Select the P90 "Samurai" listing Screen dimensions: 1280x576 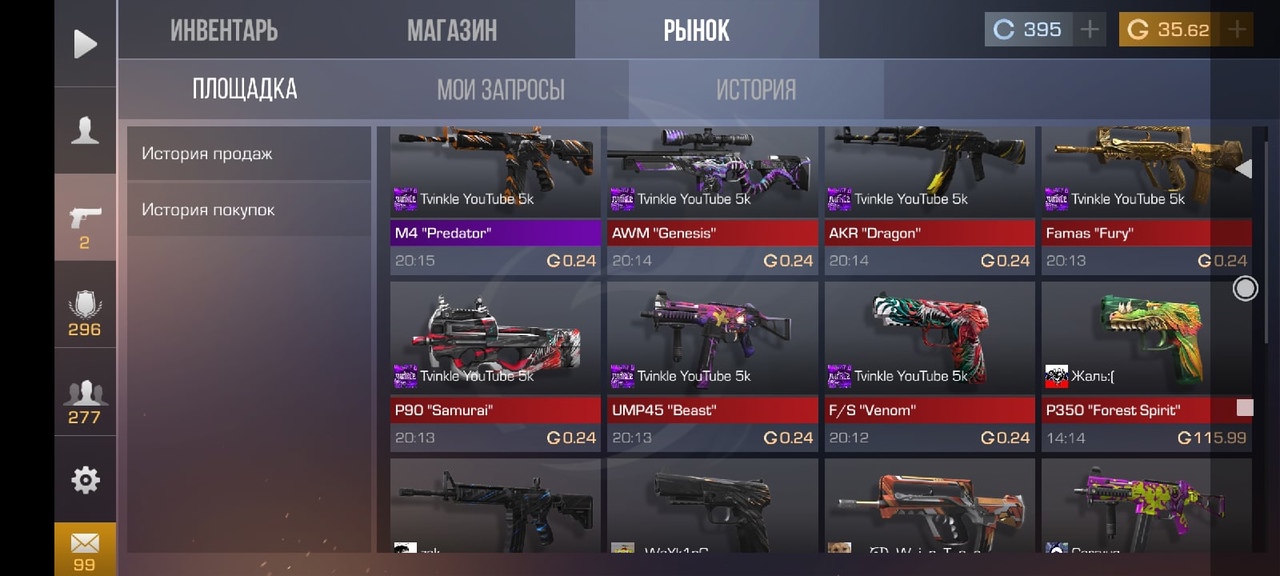(x=495, y=365)
